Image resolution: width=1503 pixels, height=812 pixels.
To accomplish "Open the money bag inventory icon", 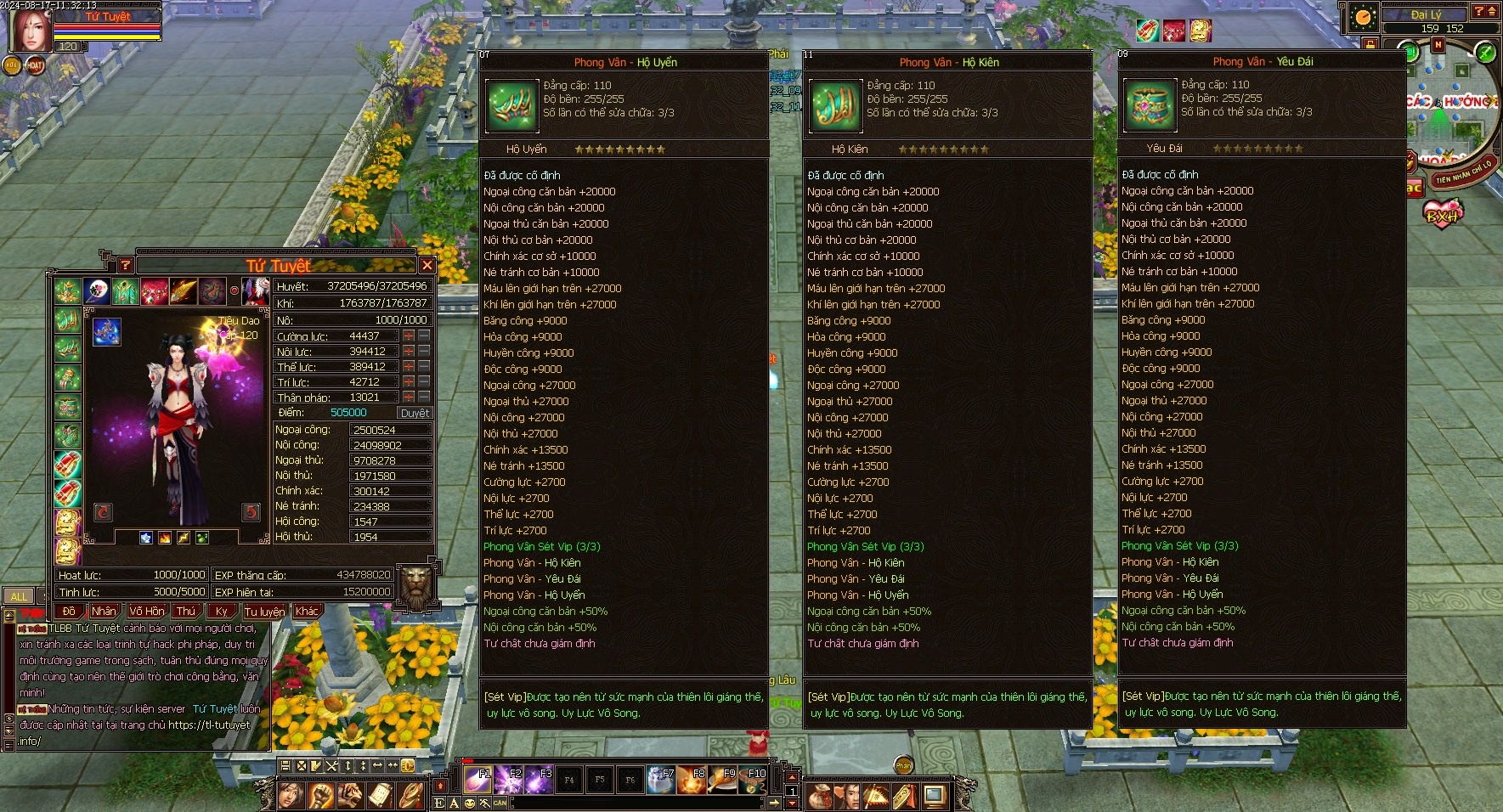I will pos(820,797).
